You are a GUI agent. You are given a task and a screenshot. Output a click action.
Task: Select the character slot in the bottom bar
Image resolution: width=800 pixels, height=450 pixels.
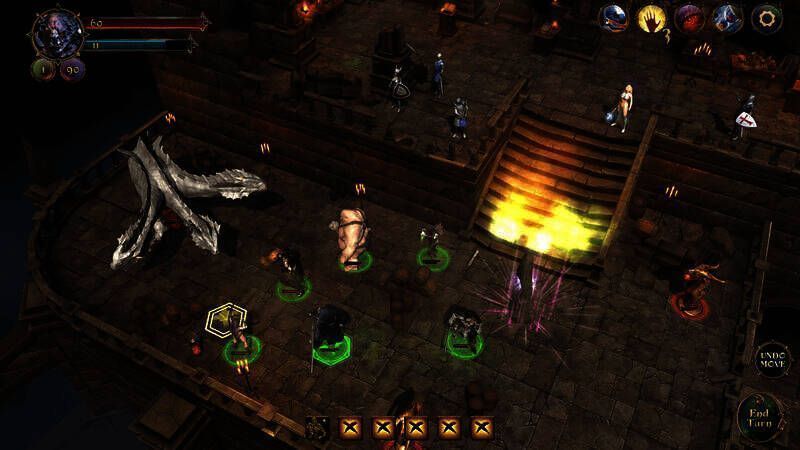[318, 428]
